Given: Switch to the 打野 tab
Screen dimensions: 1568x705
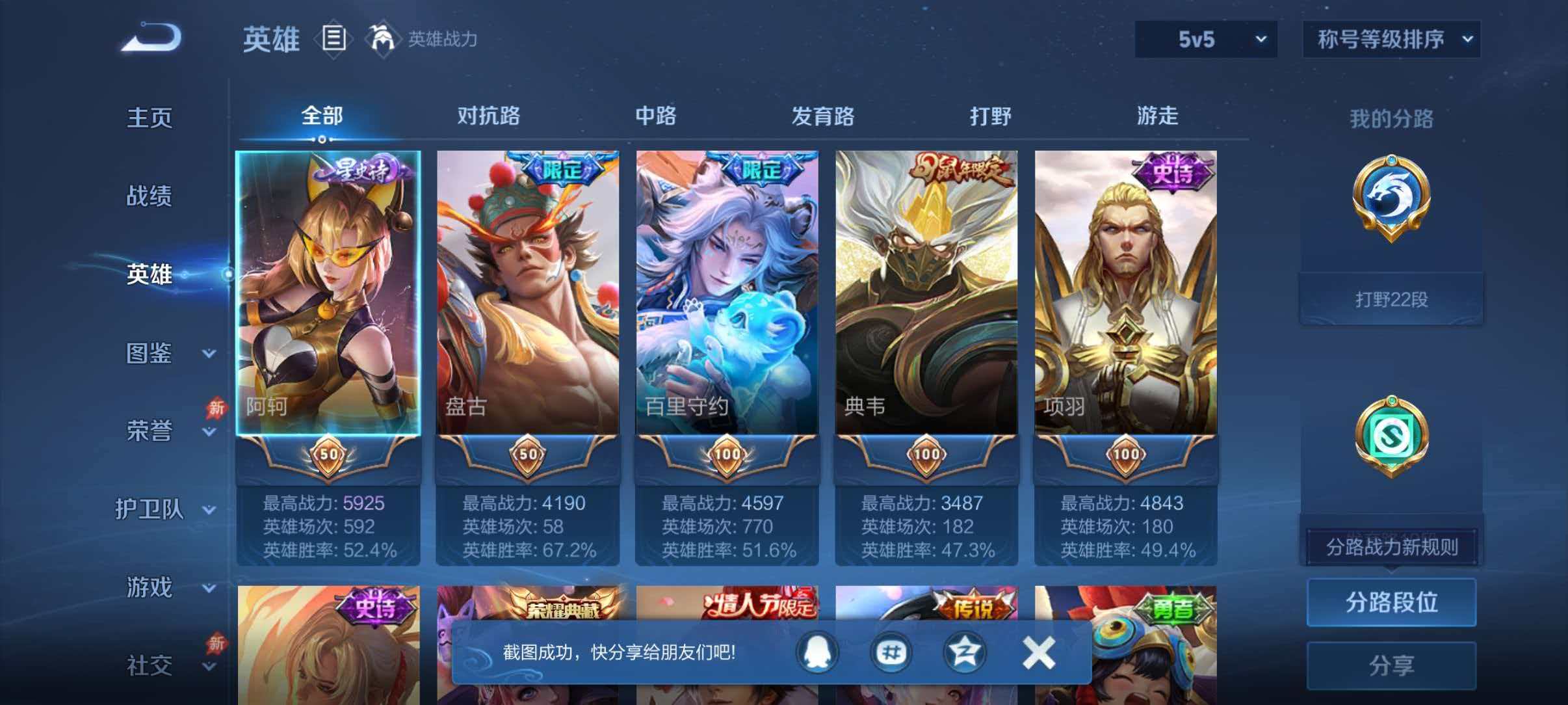Looking at the screenshot, I should pos(988,117).
